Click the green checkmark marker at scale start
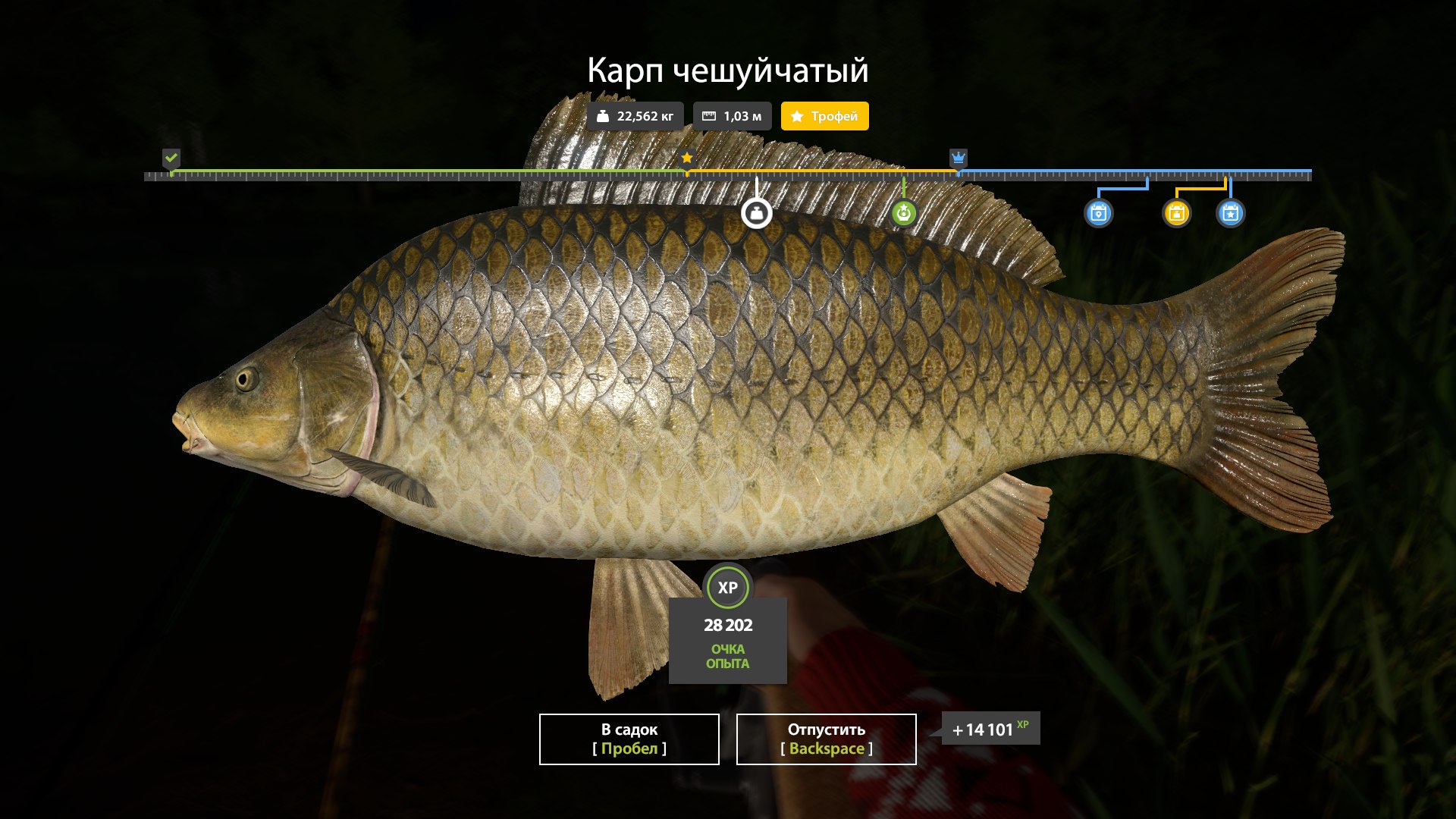The image size is (1456, 819). point(171,159)
